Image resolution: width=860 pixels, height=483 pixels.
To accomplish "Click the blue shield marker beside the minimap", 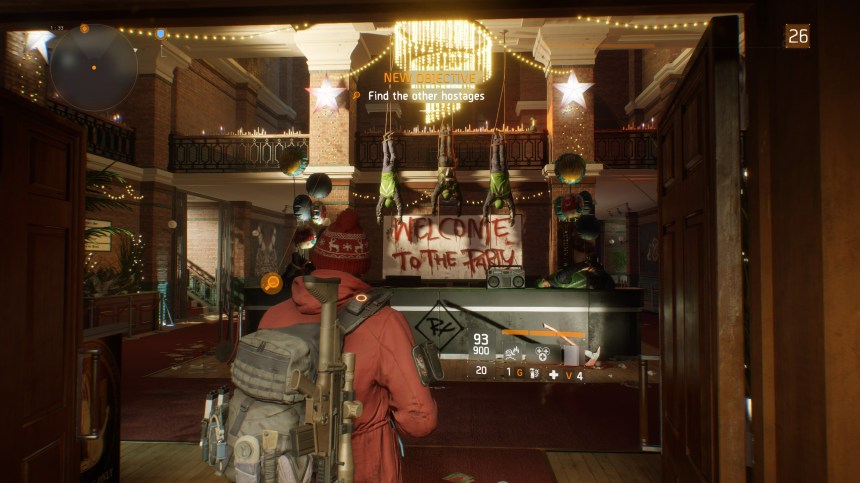I will 160,34.
